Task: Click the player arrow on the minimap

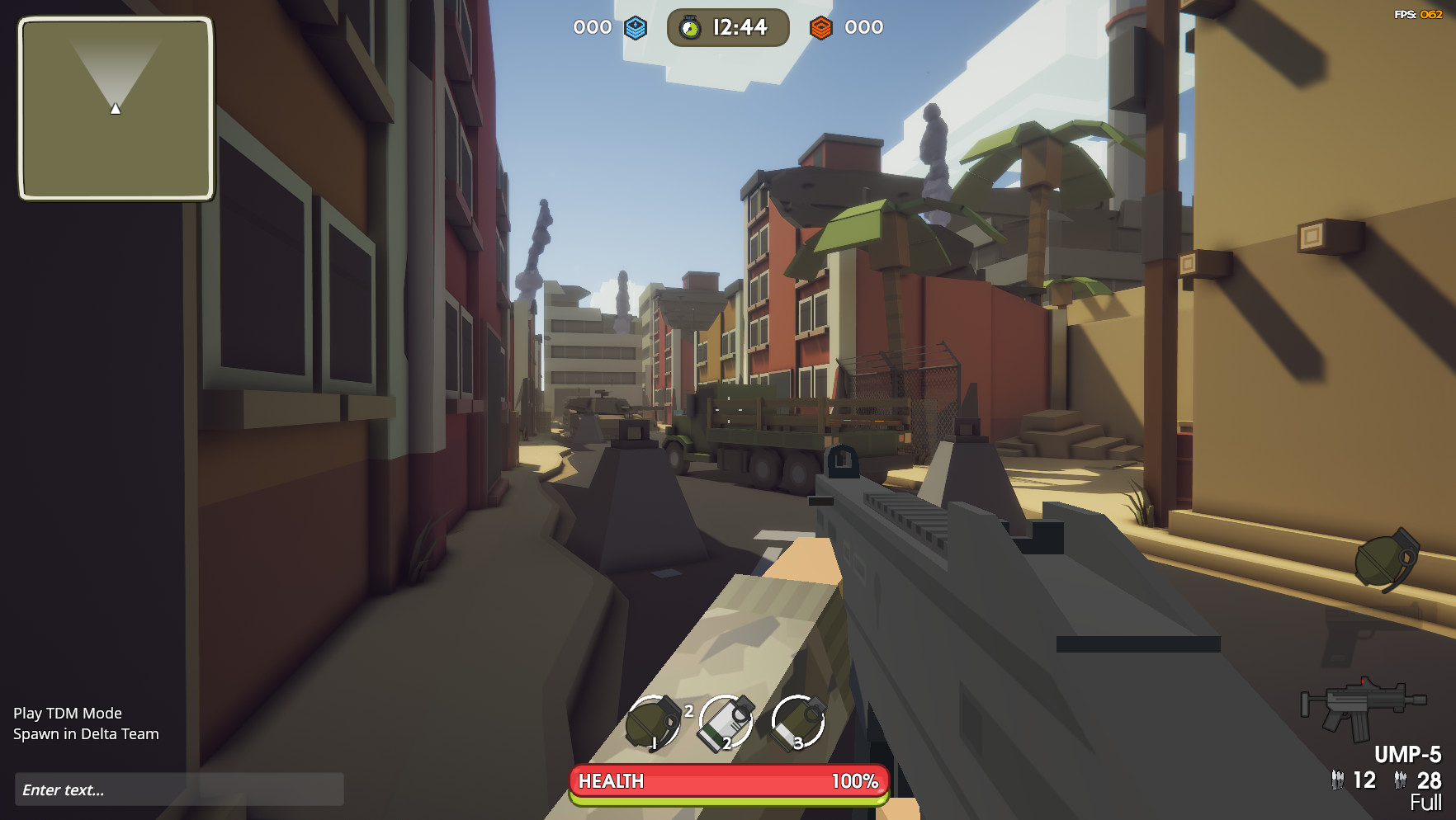Action: tap(115, 107)
